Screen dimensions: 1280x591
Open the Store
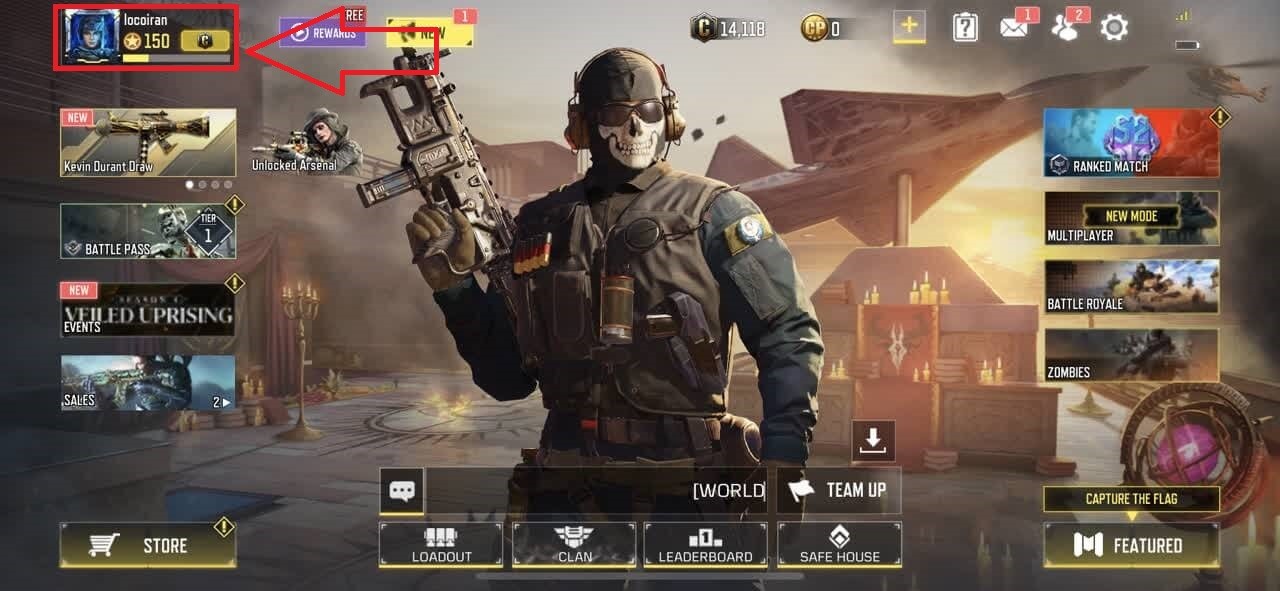[148, 545]
